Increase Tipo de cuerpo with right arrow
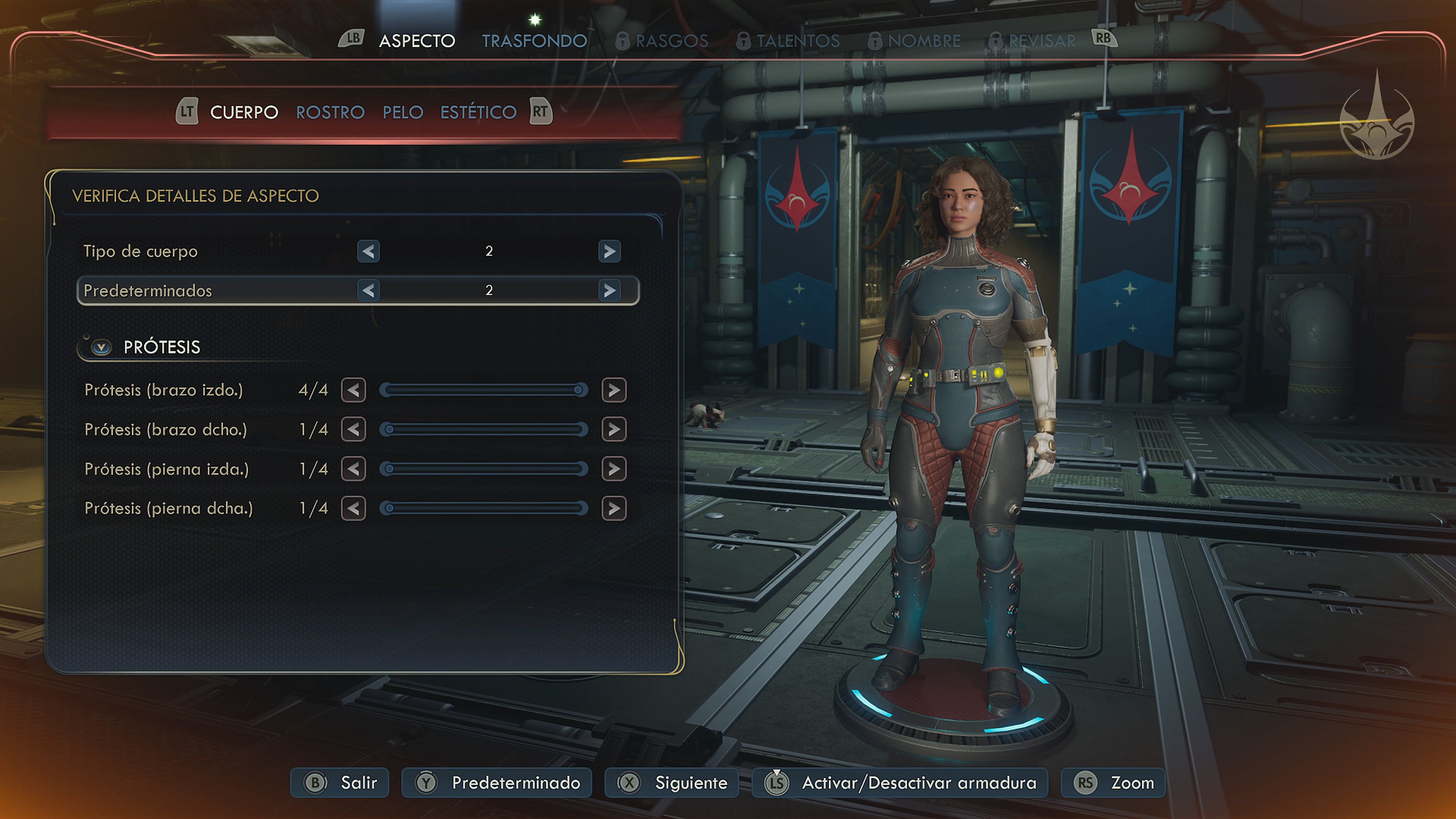Screen dimensions: 1456x819 click(x=609, y=251)
